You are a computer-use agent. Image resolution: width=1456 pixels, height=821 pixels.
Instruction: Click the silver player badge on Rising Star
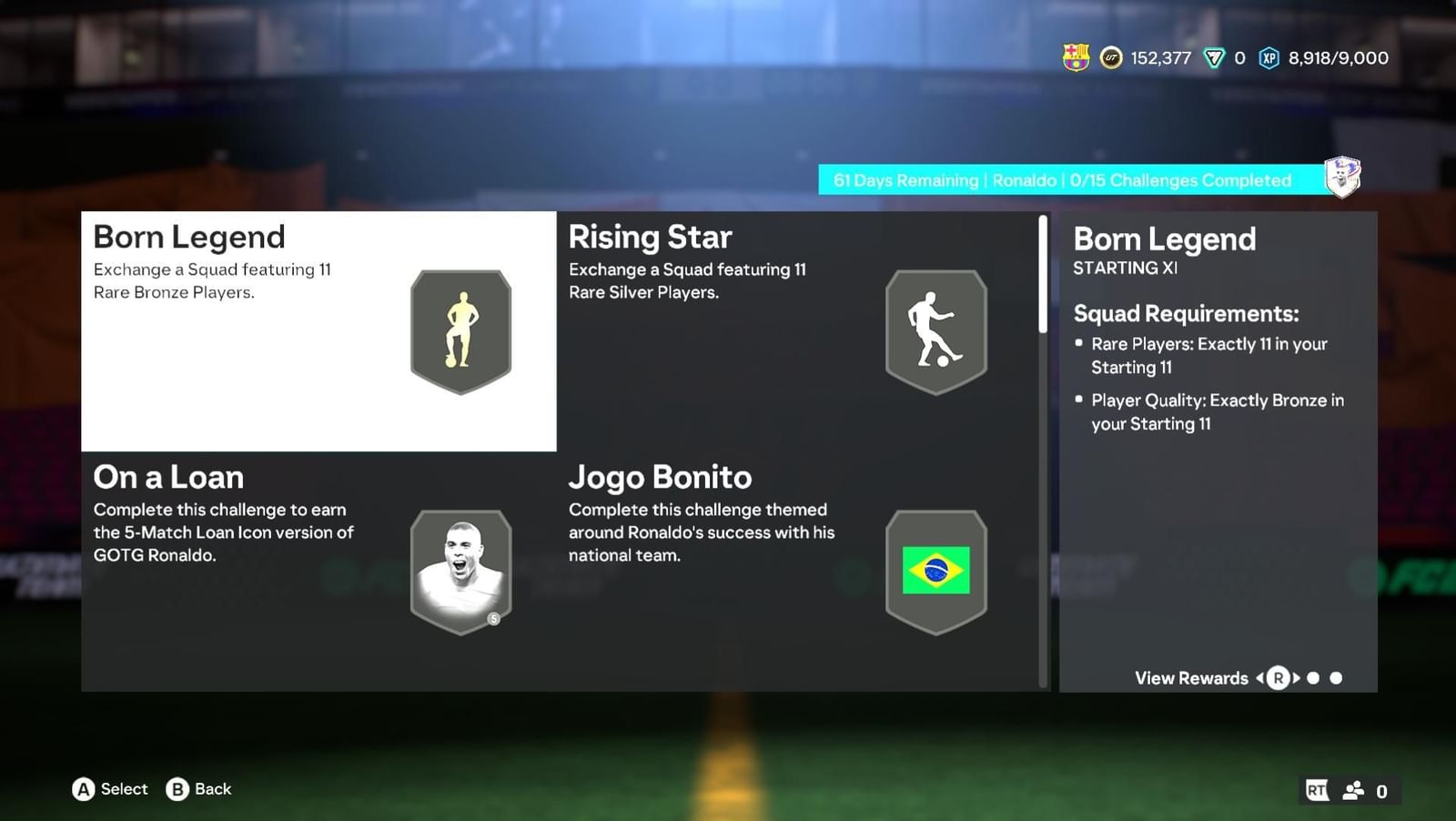(x=935, y=331)
